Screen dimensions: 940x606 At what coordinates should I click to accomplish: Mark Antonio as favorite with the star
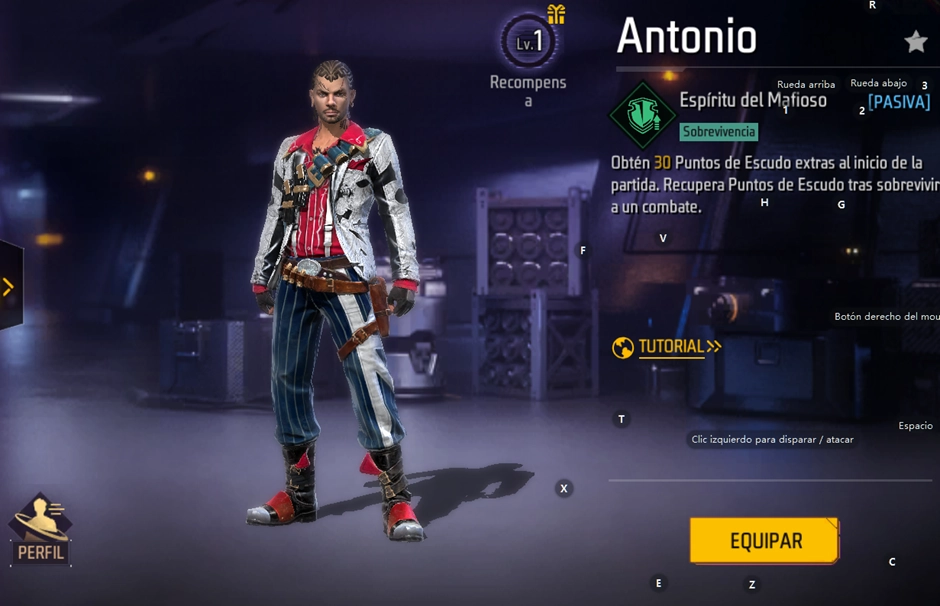click(x=915, y=41)
